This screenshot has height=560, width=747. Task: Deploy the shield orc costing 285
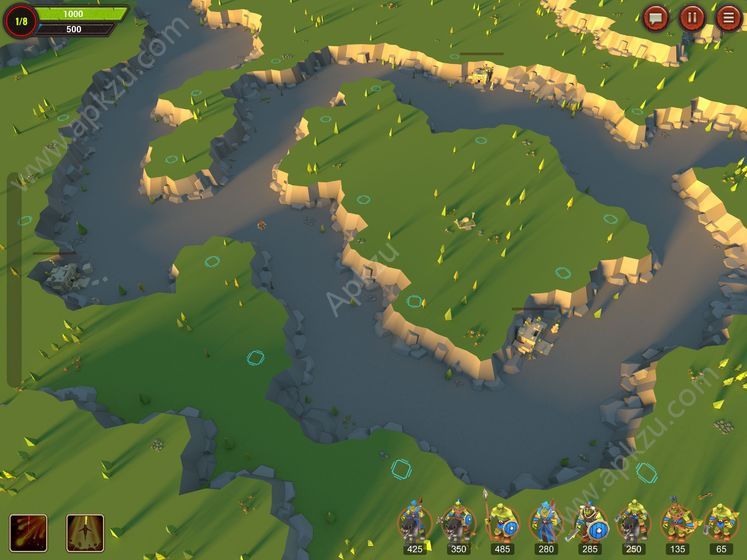pyautogui.click(x=589, y=524)
